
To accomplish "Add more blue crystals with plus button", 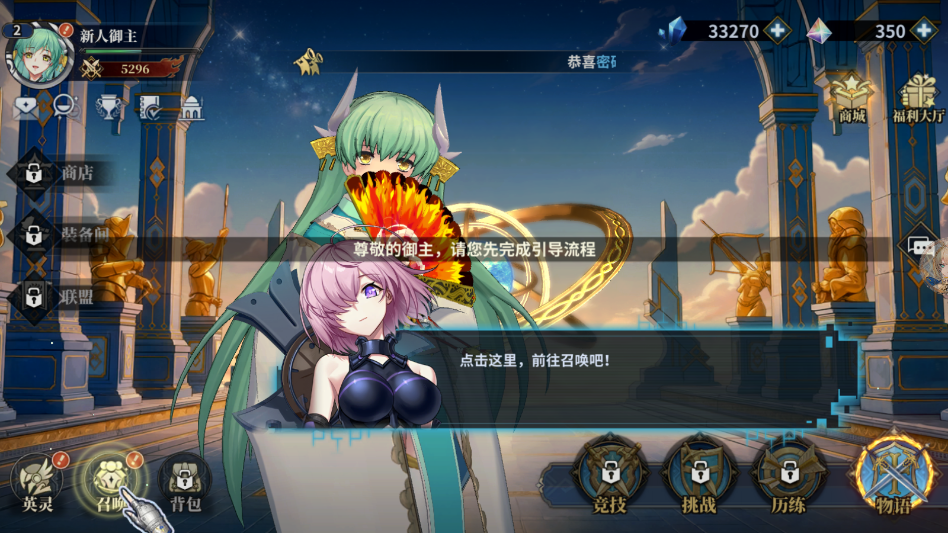I will [778, 31].
